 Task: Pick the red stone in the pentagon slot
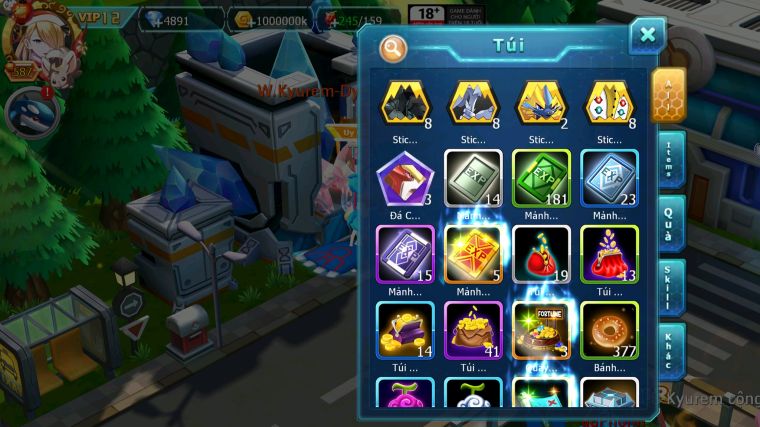404,179
